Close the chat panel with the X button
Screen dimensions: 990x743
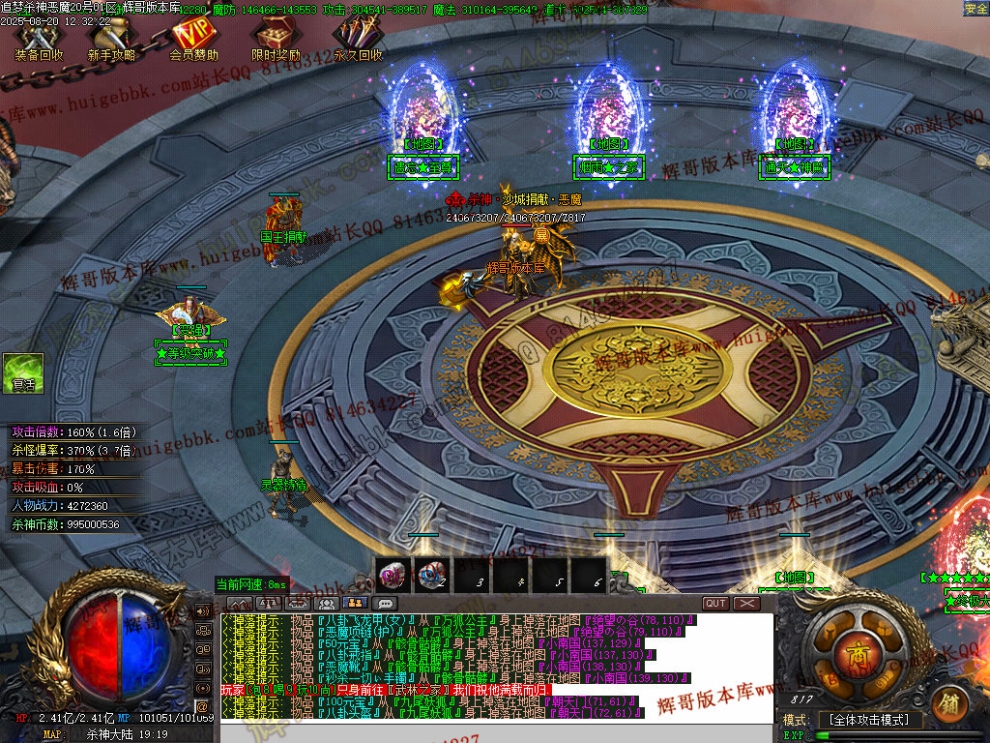[747, 603]
